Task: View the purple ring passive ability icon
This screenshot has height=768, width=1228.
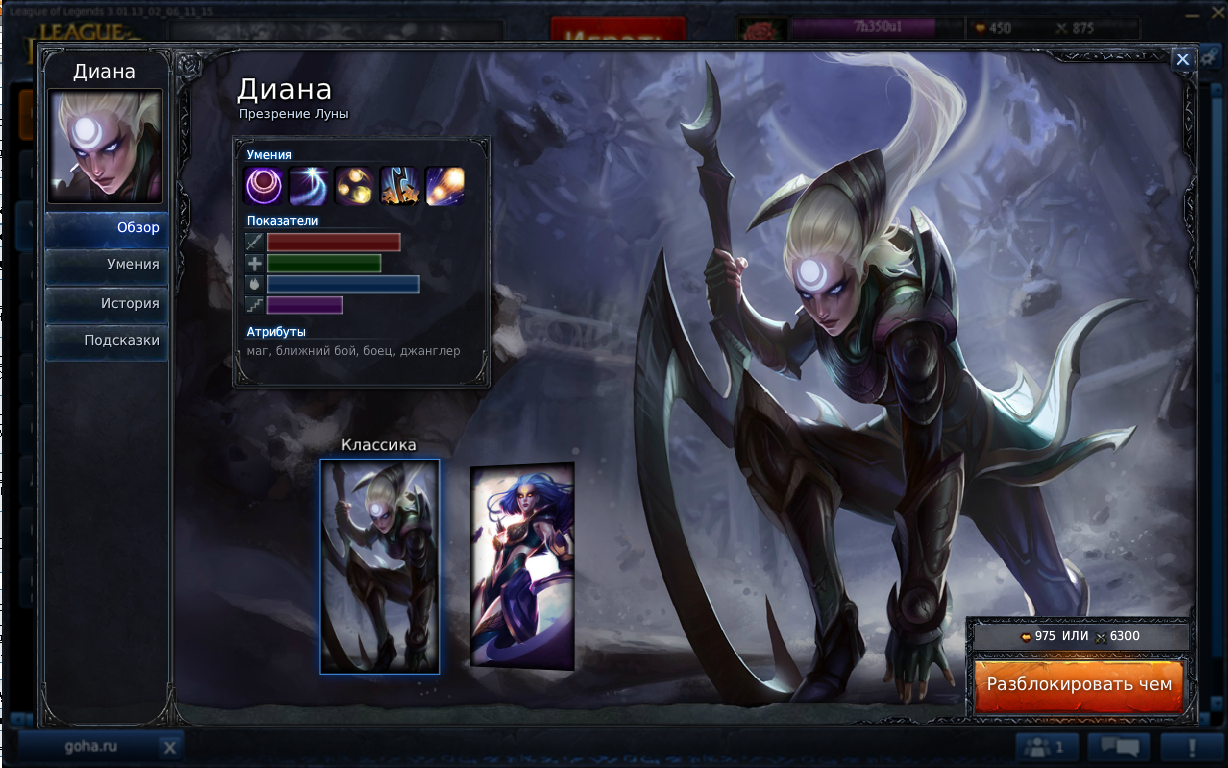Action: click(263, 186)
